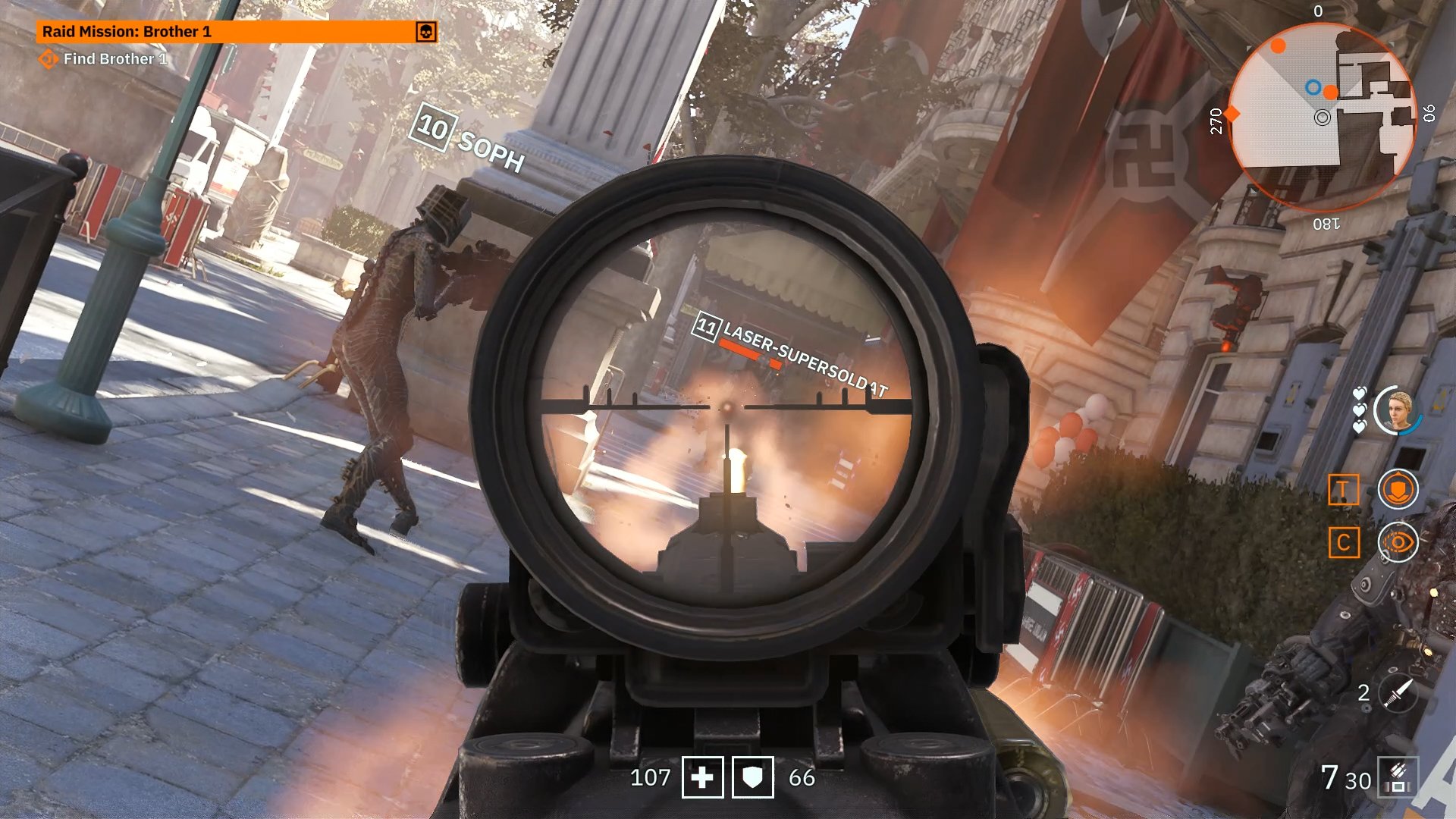
Task: Click the orange enemy blip on the minimap
Action: click(x=1277, y=47)
